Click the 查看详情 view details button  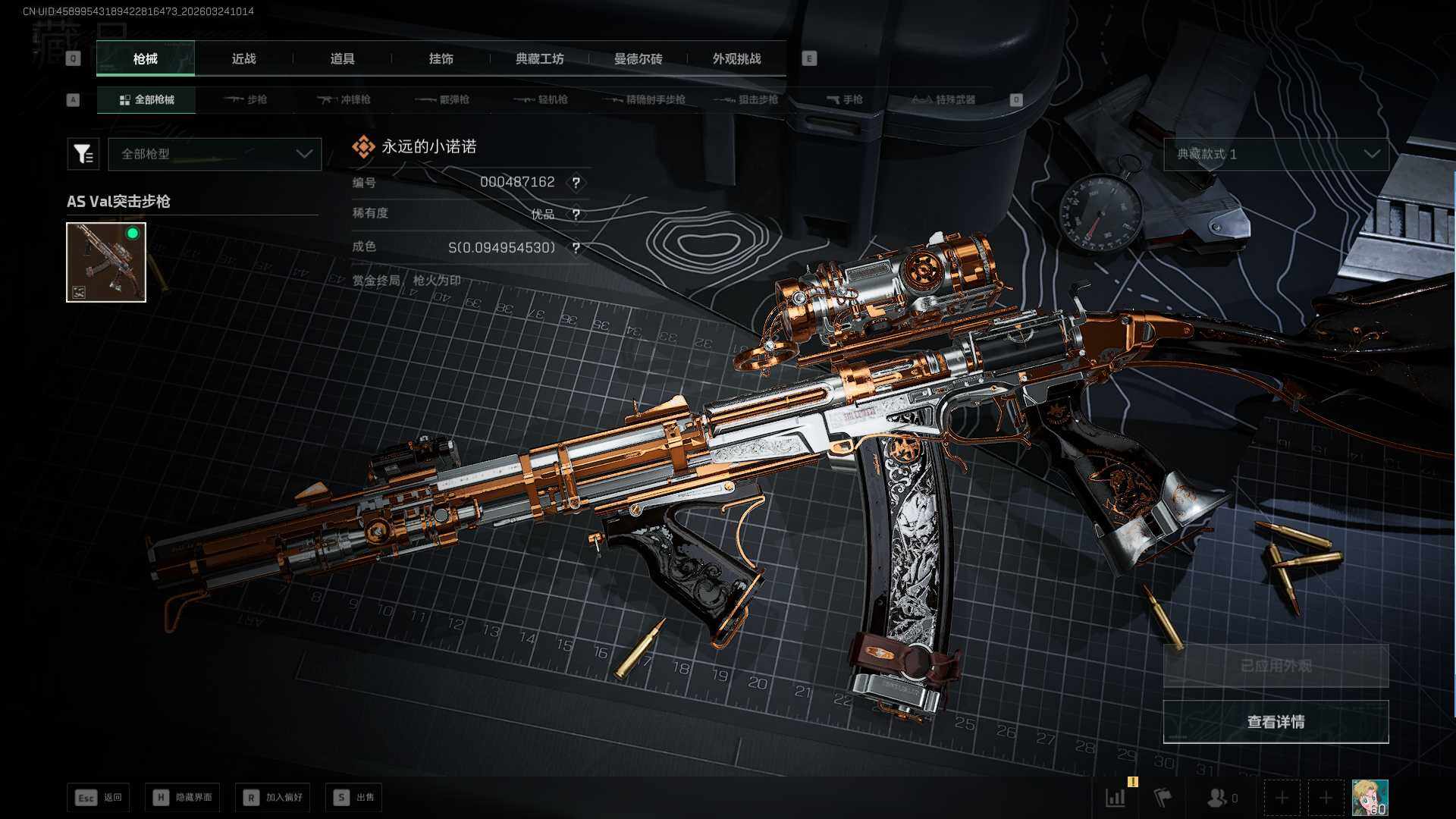tap(1276, 722)
